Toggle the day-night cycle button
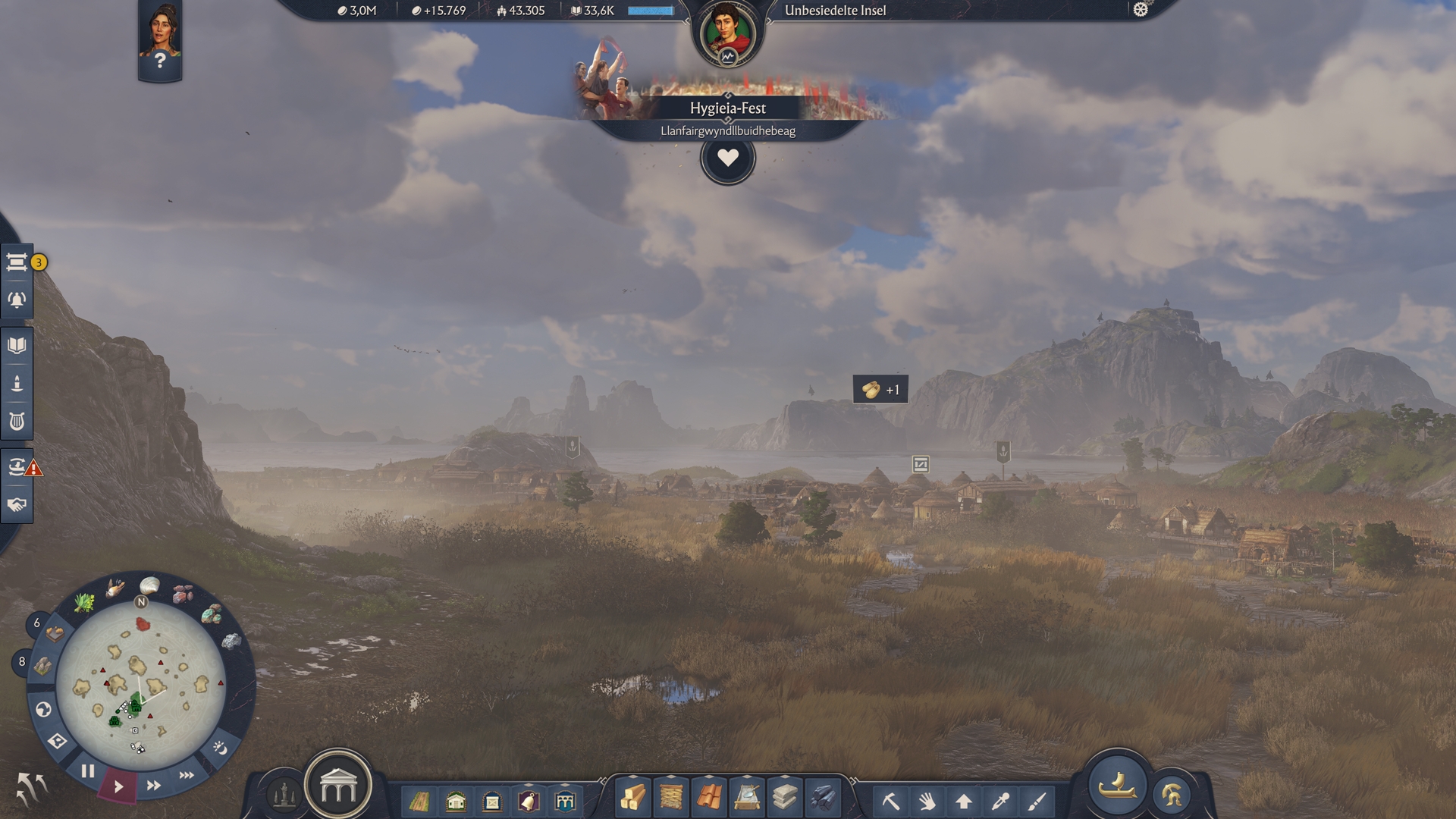 pyautogui.click(x=220, y=748)
